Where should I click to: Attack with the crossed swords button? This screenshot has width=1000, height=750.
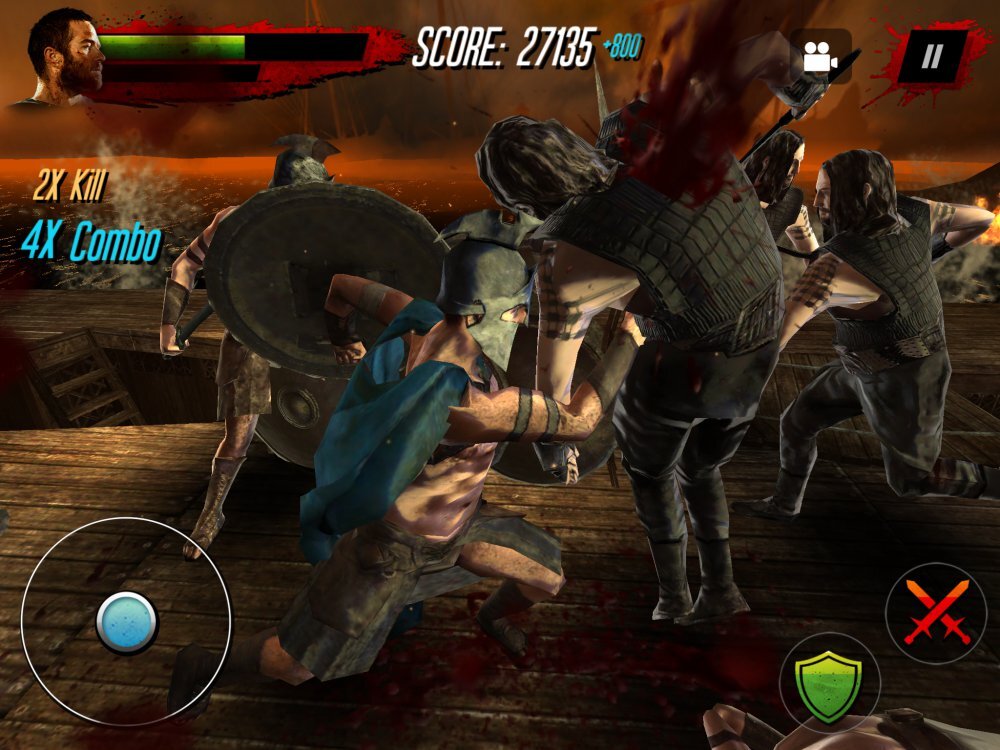tap(936, 612)
